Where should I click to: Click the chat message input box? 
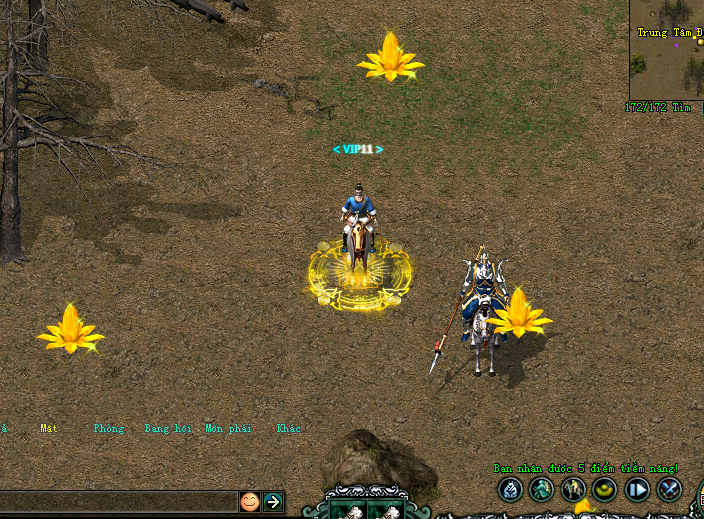click(118, 501)
